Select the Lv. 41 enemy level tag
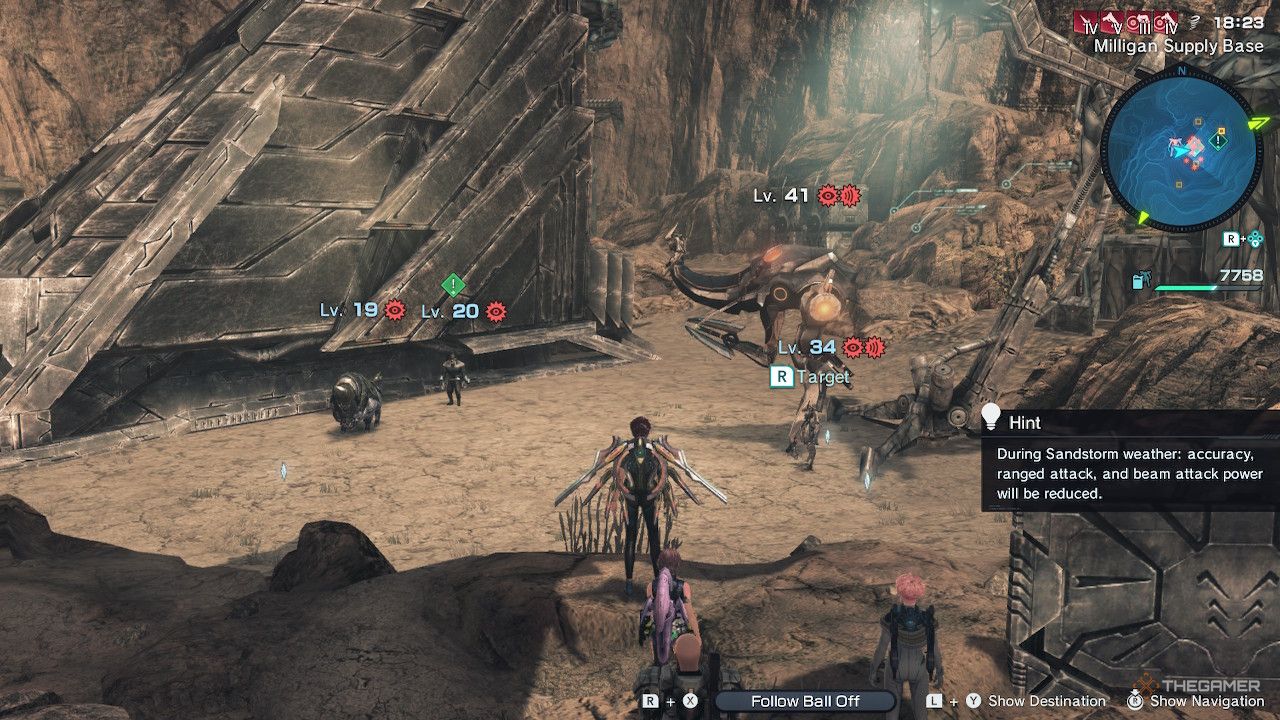Viewport: 1280px width, 720px height. (x=781, y=196)
